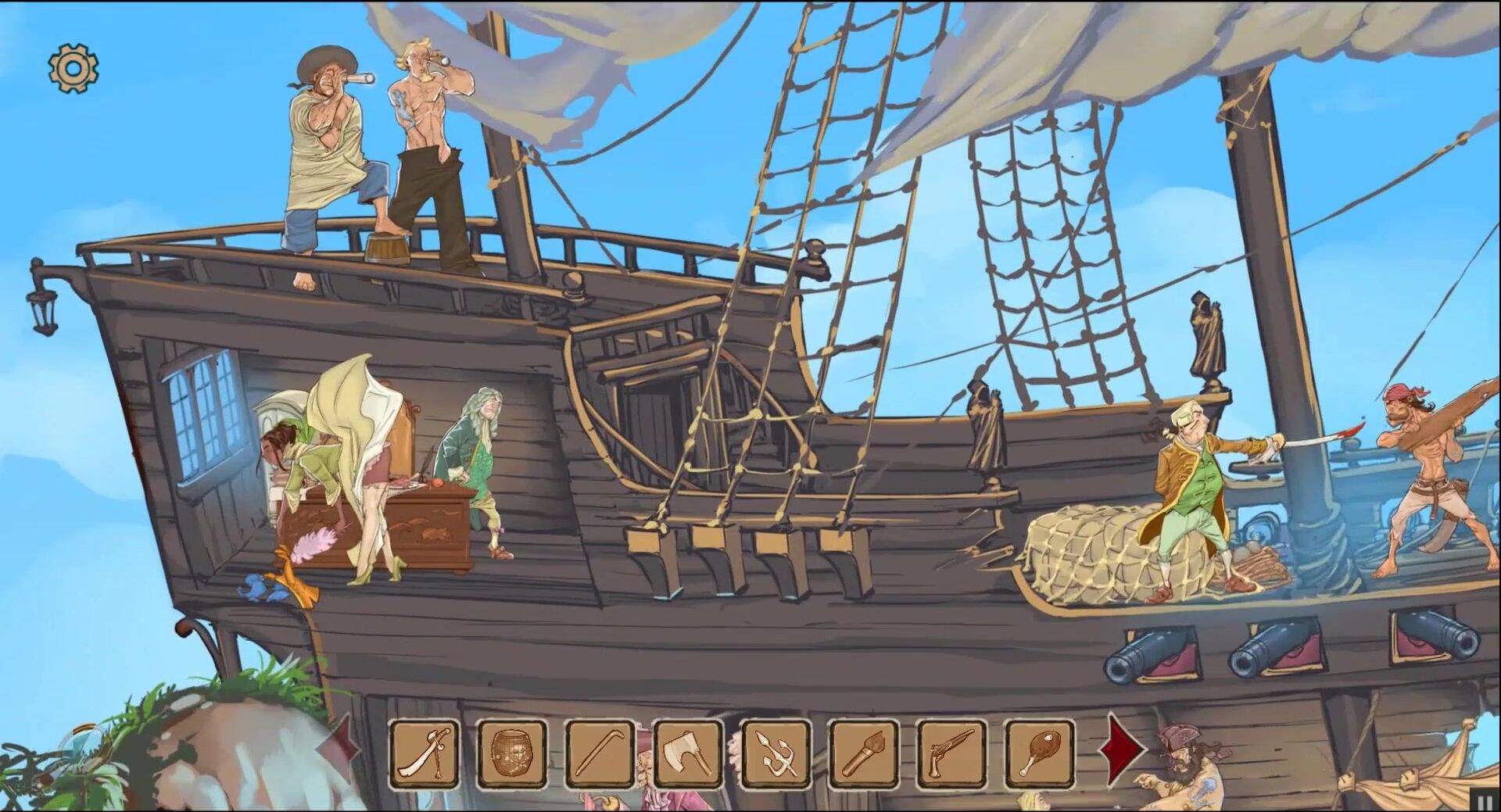Select the meat drumstick item slot
The height and width of the screenshot is (812, 1501).
(1040, 754)
